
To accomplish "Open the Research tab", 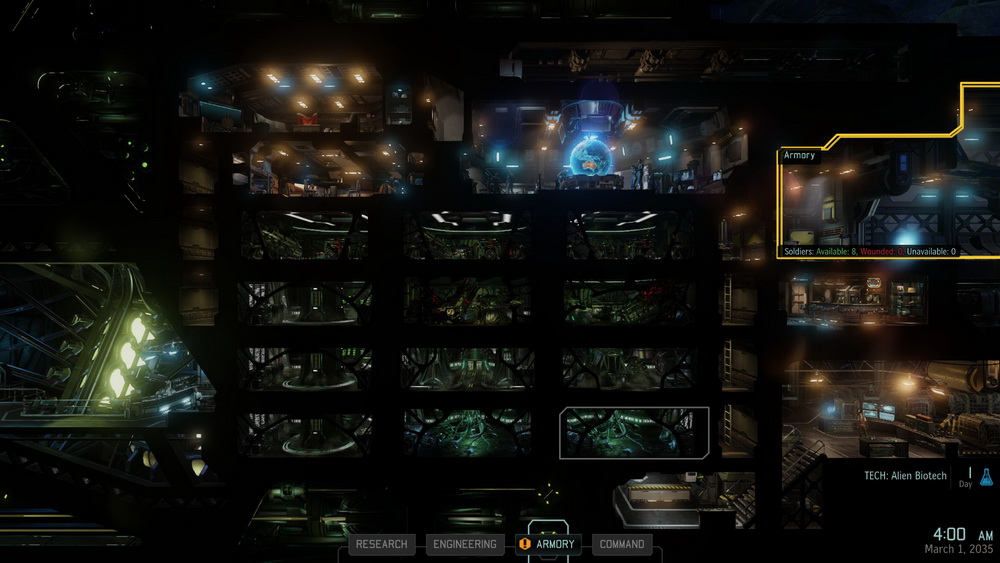I will tap(381, 544).
